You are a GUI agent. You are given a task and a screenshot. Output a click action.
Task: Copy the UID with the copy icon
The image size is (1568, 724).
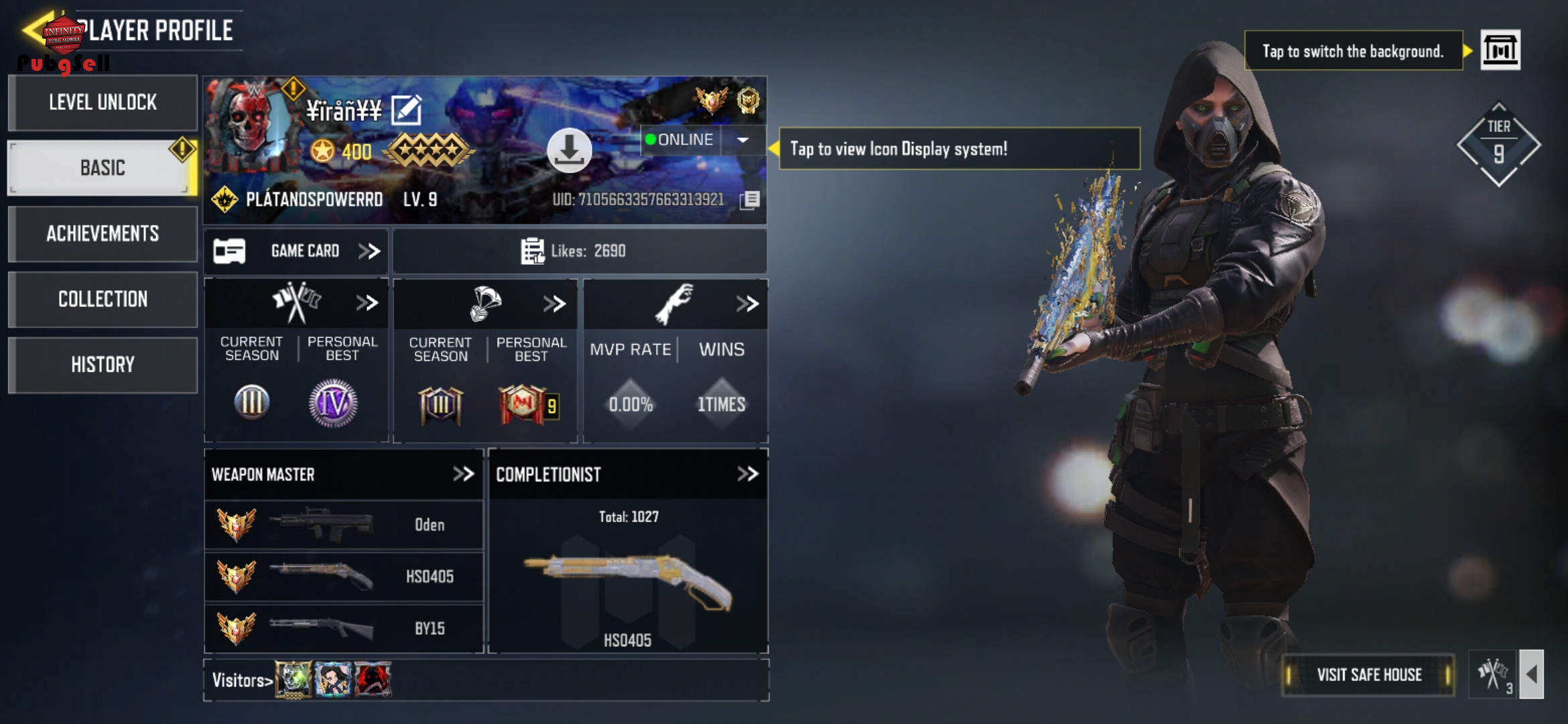(750, 200)
